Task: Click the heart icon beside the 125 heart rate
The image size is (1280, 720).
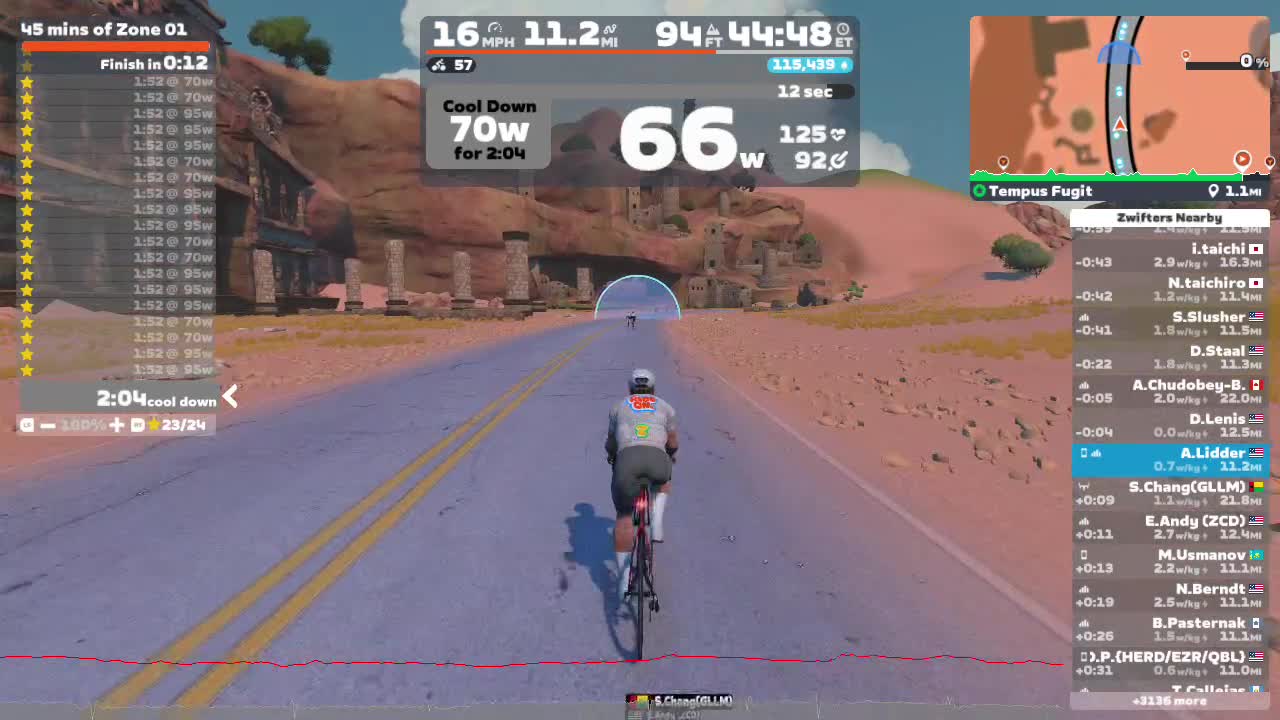Action: [839, 134]
